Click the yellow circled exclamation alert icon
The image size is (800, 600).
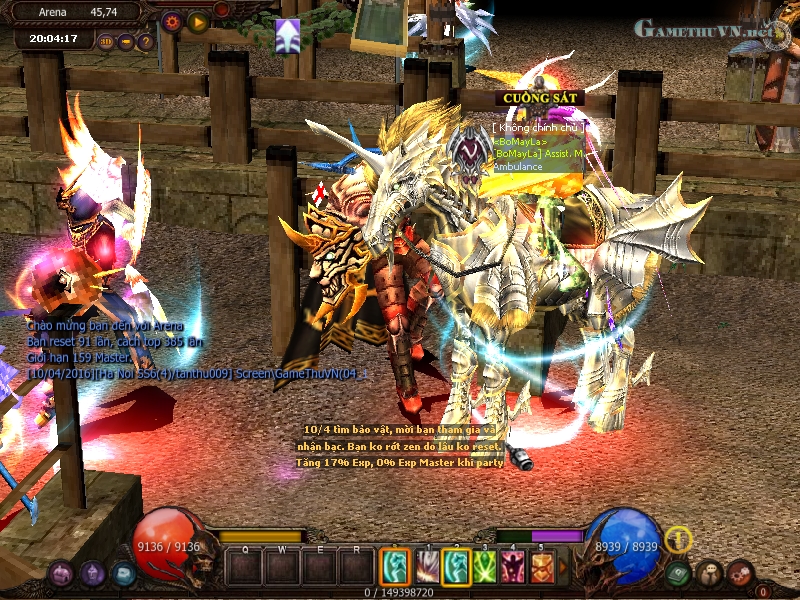[x=679, y=539]
